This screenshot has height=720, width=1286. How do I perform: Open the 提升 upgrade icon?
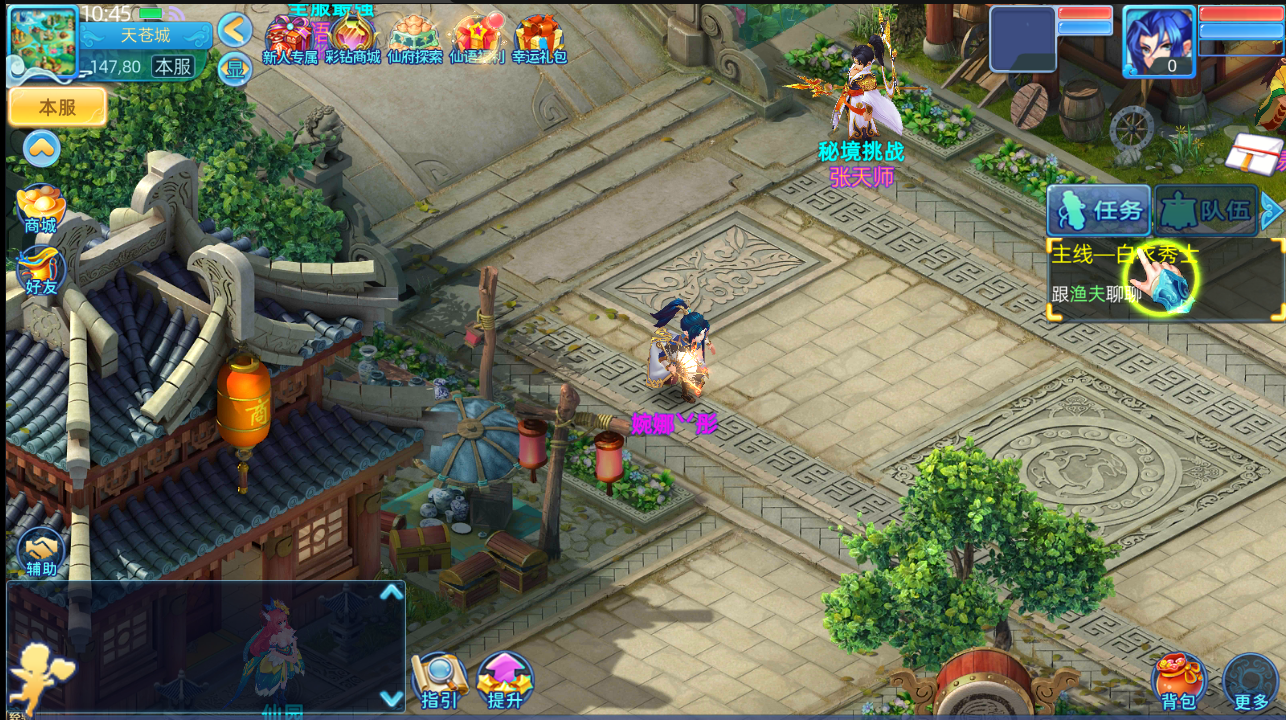[504, 680]
